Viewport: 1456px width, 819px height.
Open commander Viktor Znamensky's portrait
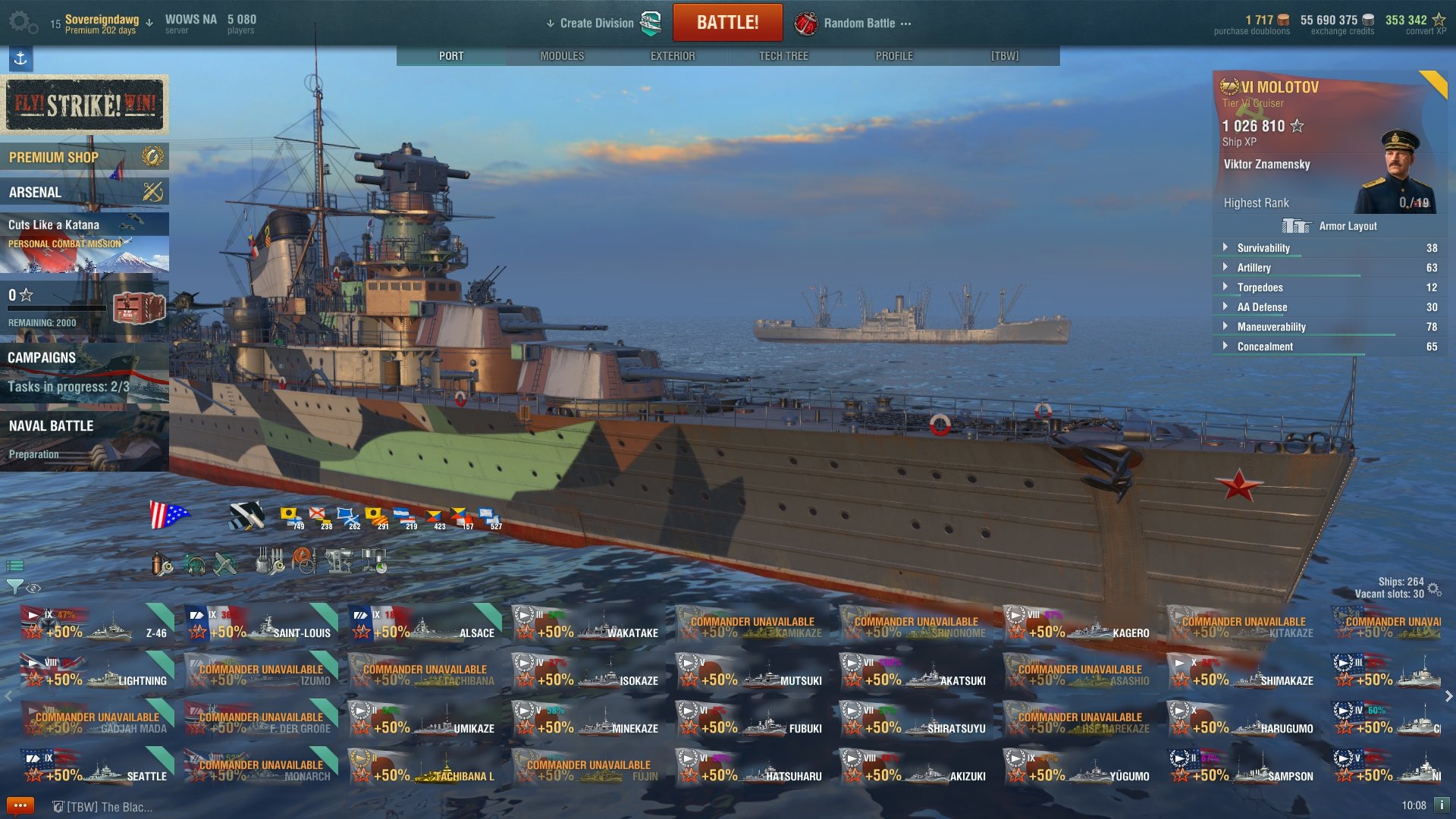[x=1395, y=173]
